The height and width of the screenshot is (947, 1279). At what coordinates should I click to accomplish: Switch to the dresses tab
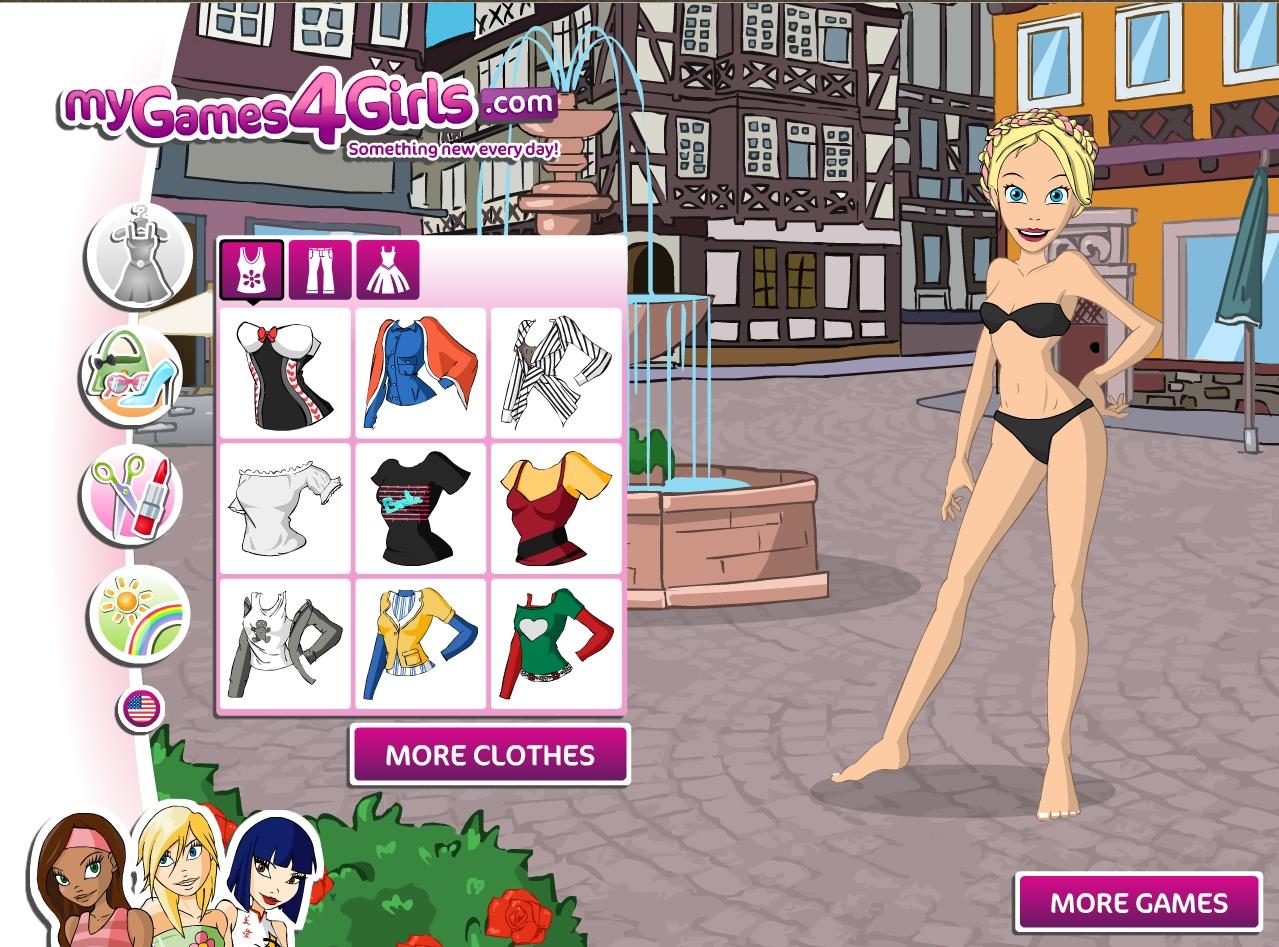[x=387, y=270]
